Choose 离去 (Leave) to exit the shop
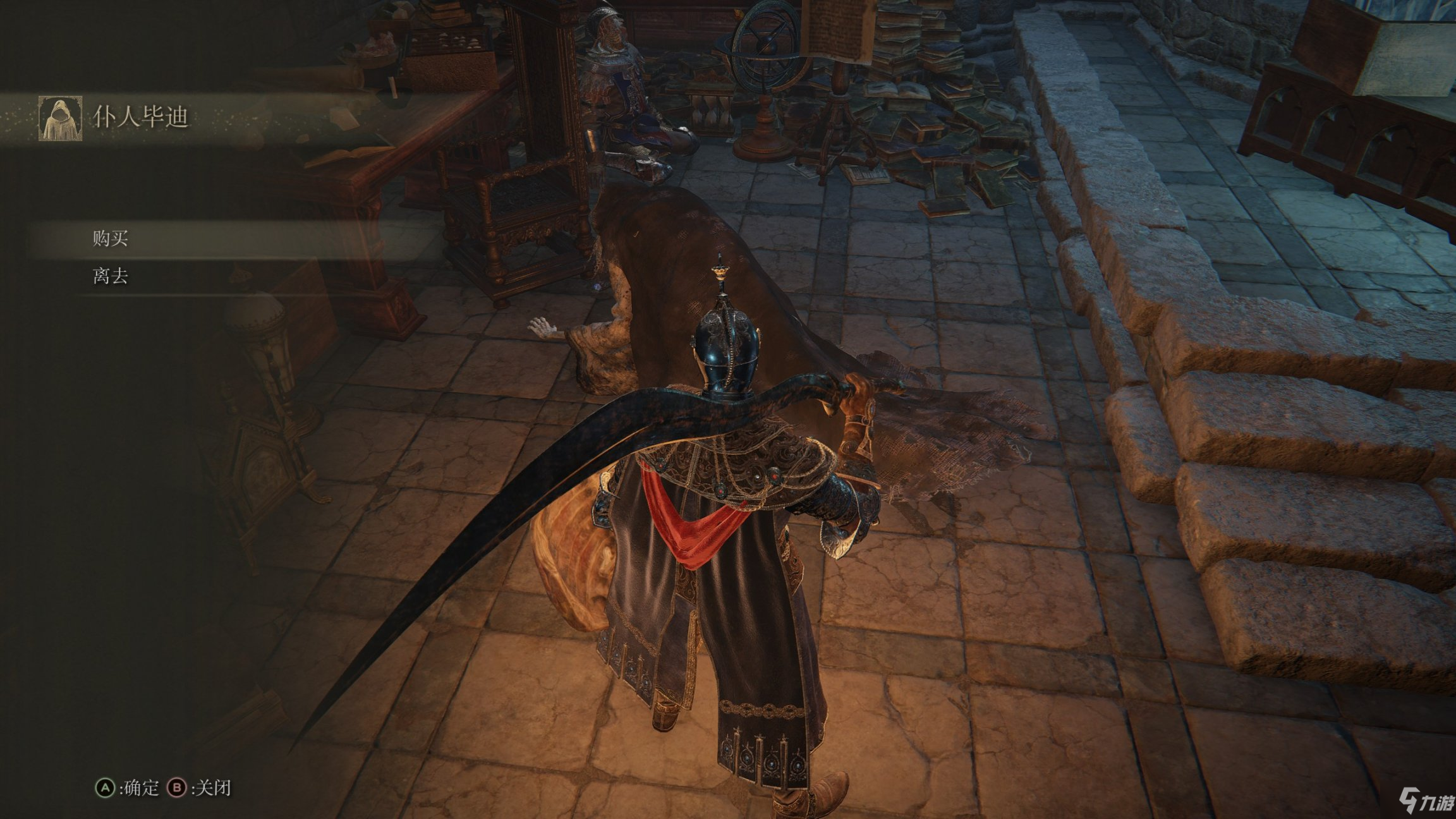The image size is (1456, 819). [x=111, y=276]
